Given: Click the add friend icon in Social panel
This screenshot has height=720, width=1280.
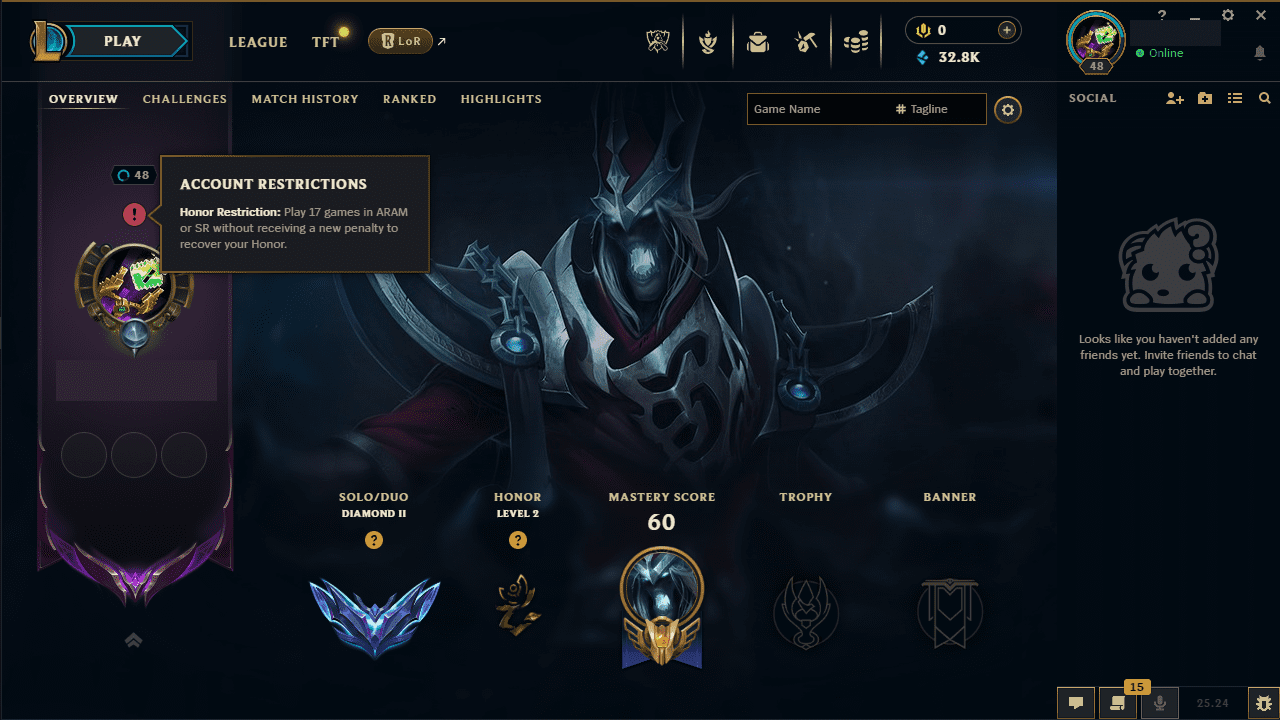Looking at the screenshot, I should pos(1175,98).
